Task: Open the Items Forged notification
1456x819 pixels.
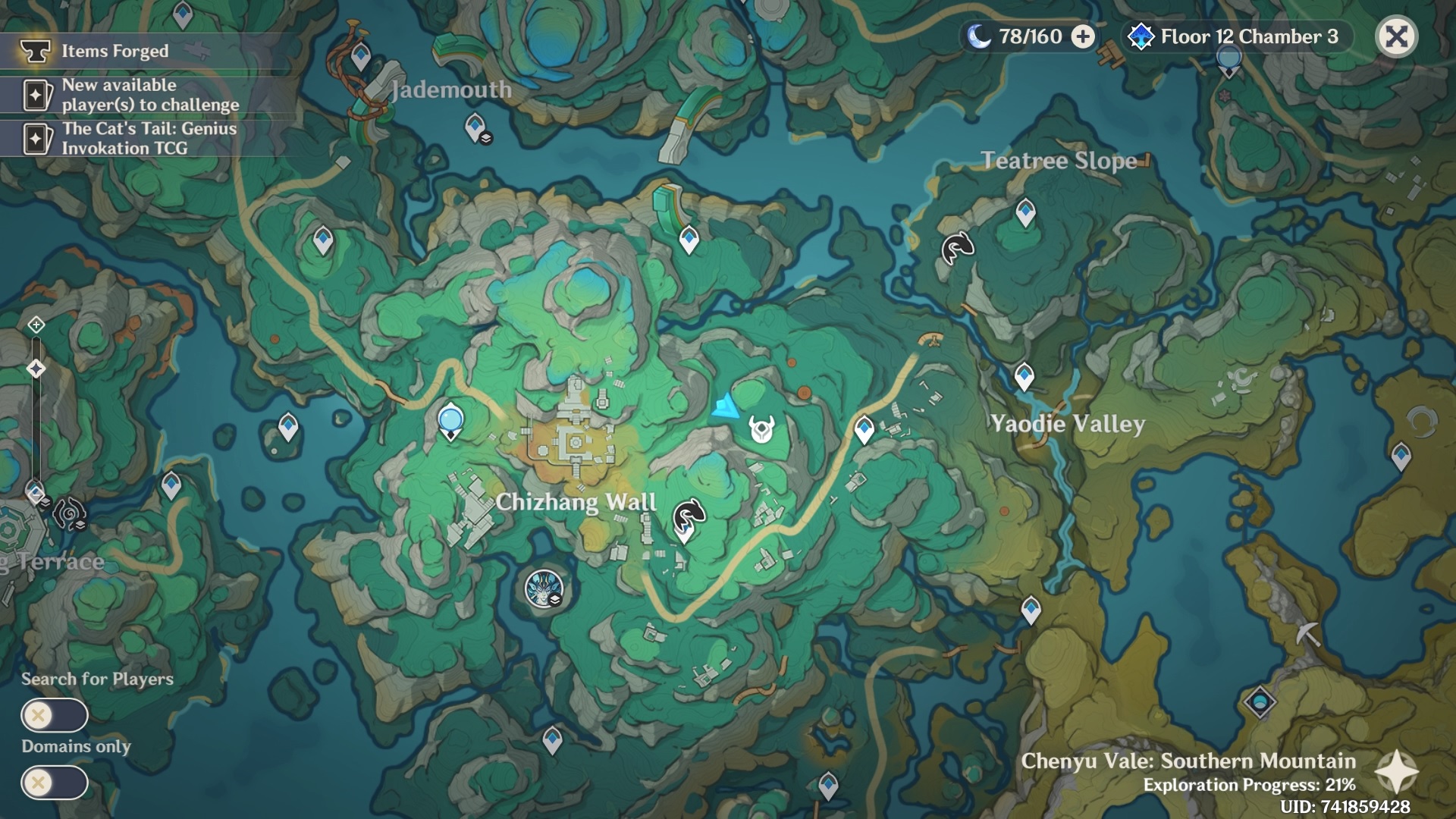Action: (x=114, y=51)
